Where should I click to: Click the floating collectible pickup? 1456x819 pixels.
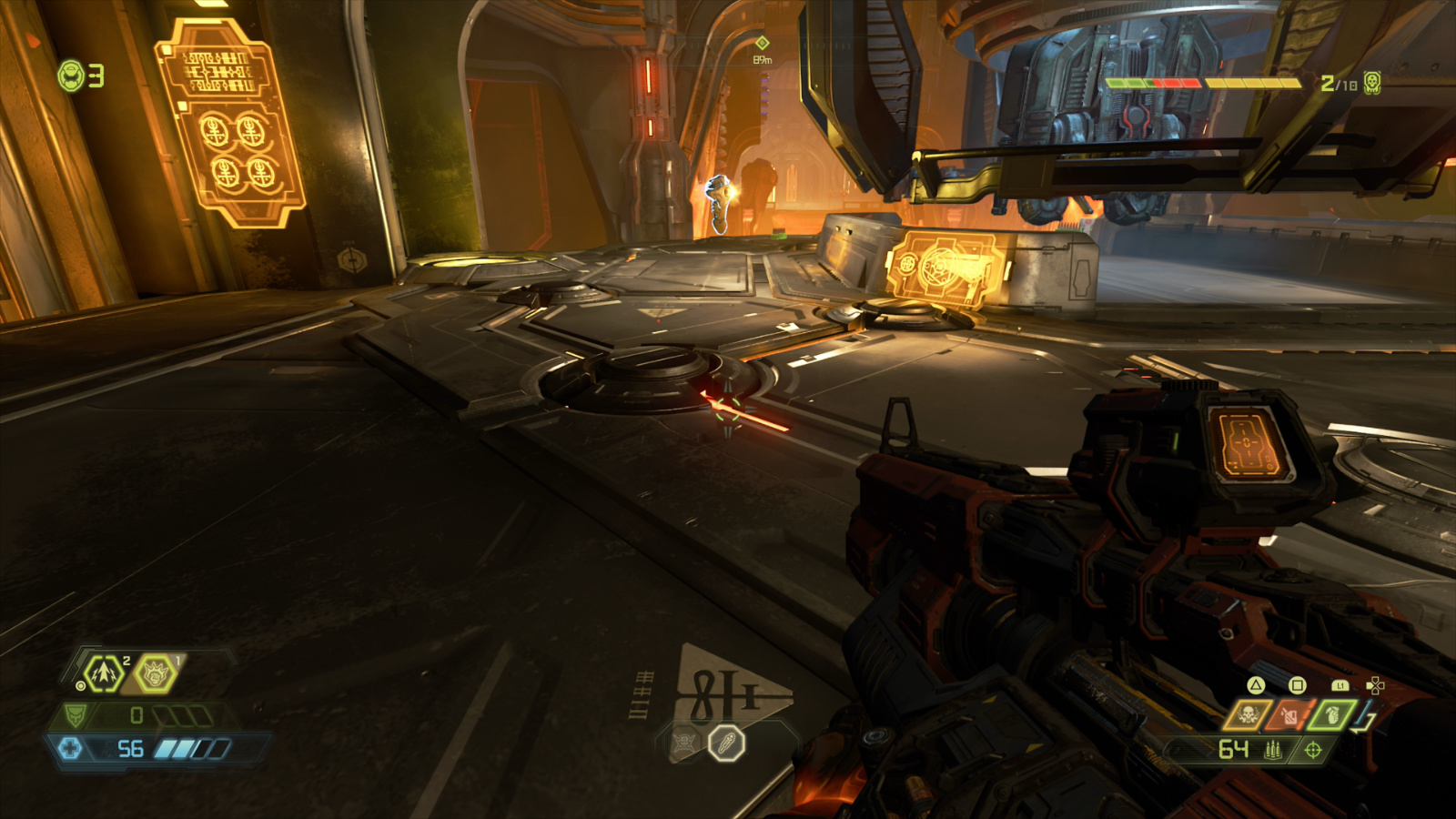(x=718, y=200)
